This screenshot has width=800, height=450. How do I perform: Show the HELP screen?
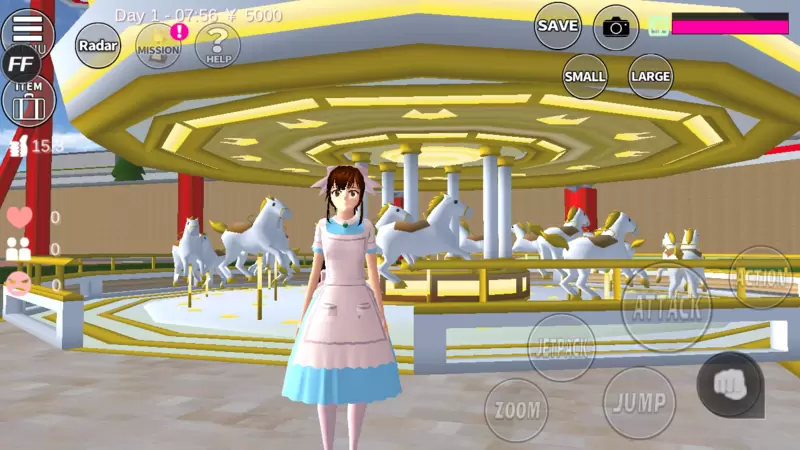(218, 45)
